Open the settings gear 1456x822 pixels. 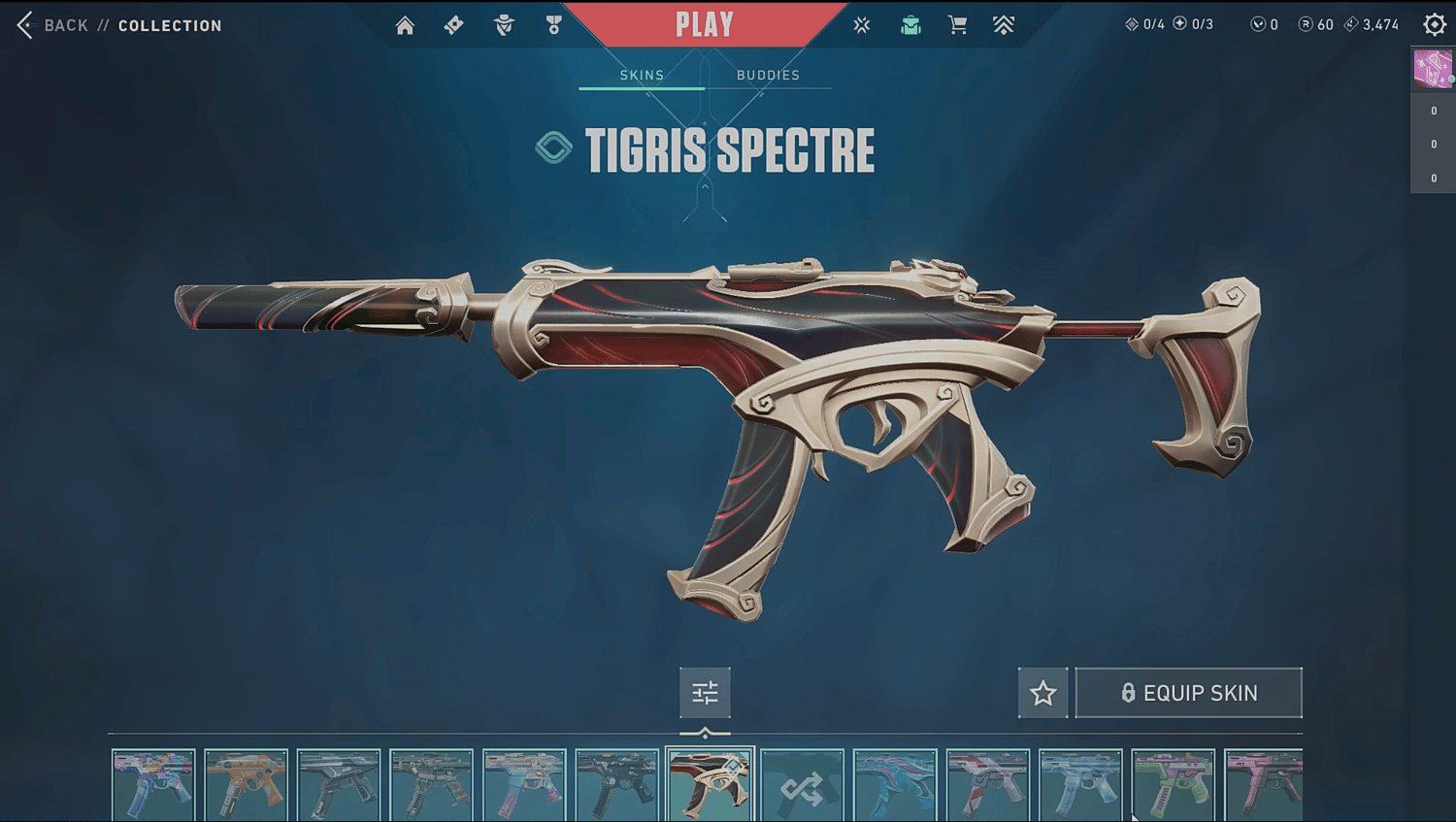[x=1435, y=25]
